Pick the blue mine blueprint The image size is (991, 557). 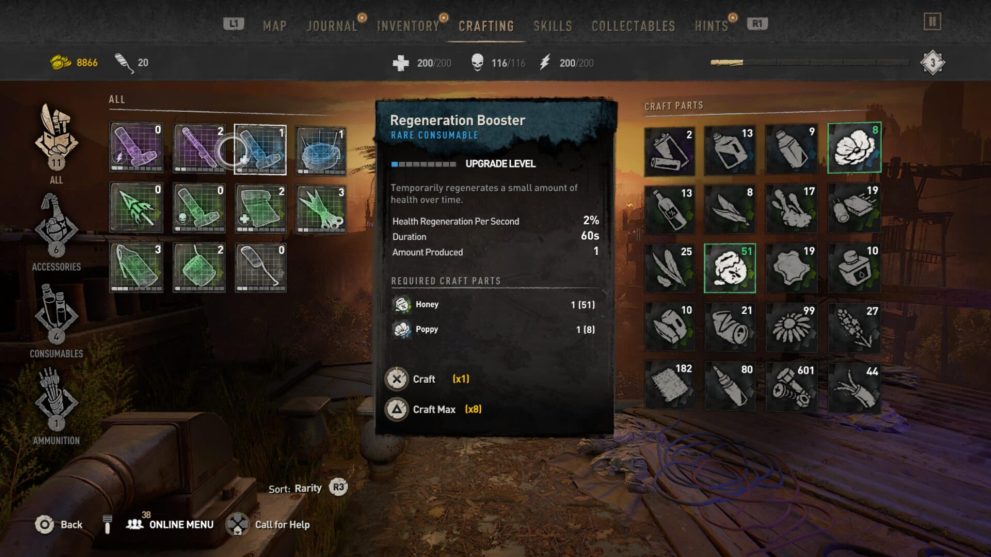tap(322, 150)
